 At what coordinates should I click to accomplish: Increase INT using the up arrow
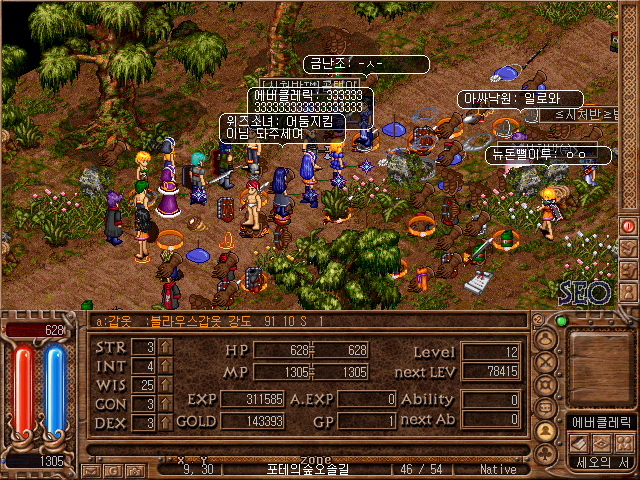point(166,367)
